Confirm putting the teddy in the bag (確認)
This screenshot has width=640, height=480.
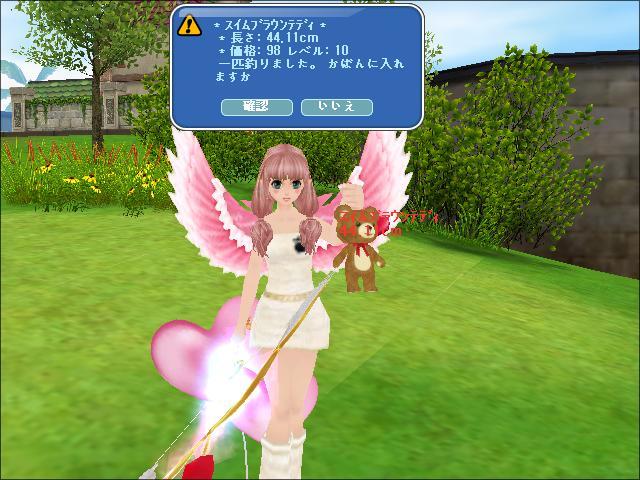click(x=256, y=107)
